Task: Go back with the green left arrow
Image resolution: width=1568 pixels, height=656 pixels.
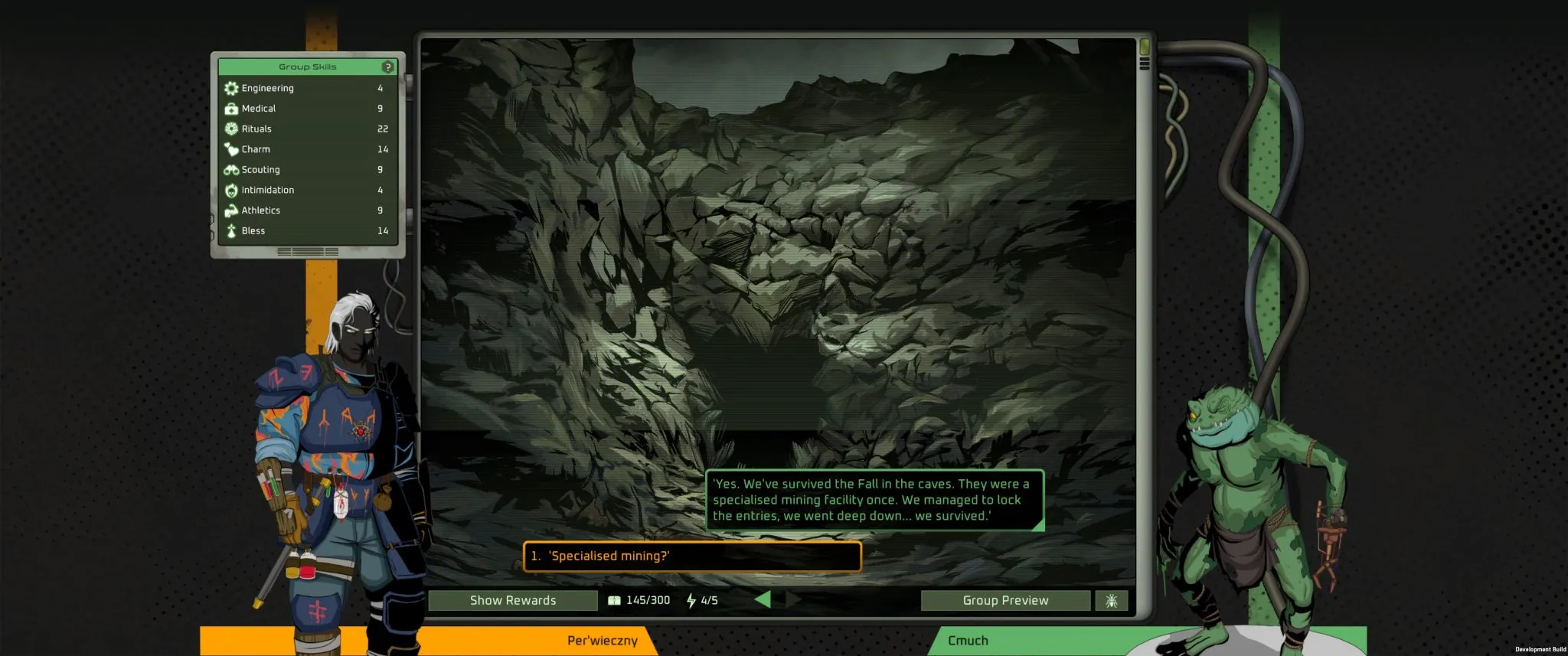Action: tap(763, 600)
